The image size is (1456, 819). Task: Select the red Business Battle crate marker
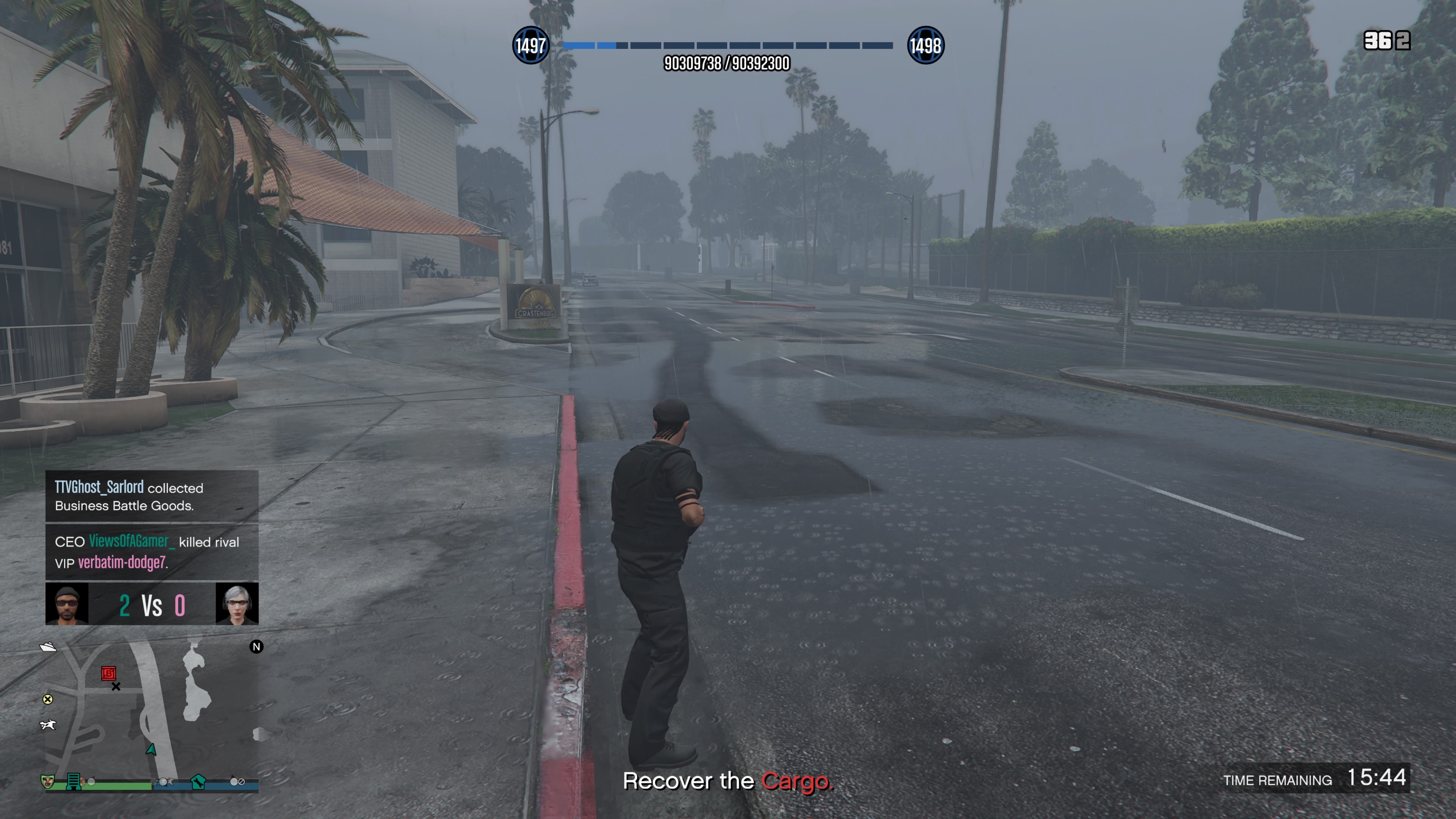pyautogui.click(x=108, y=673)
